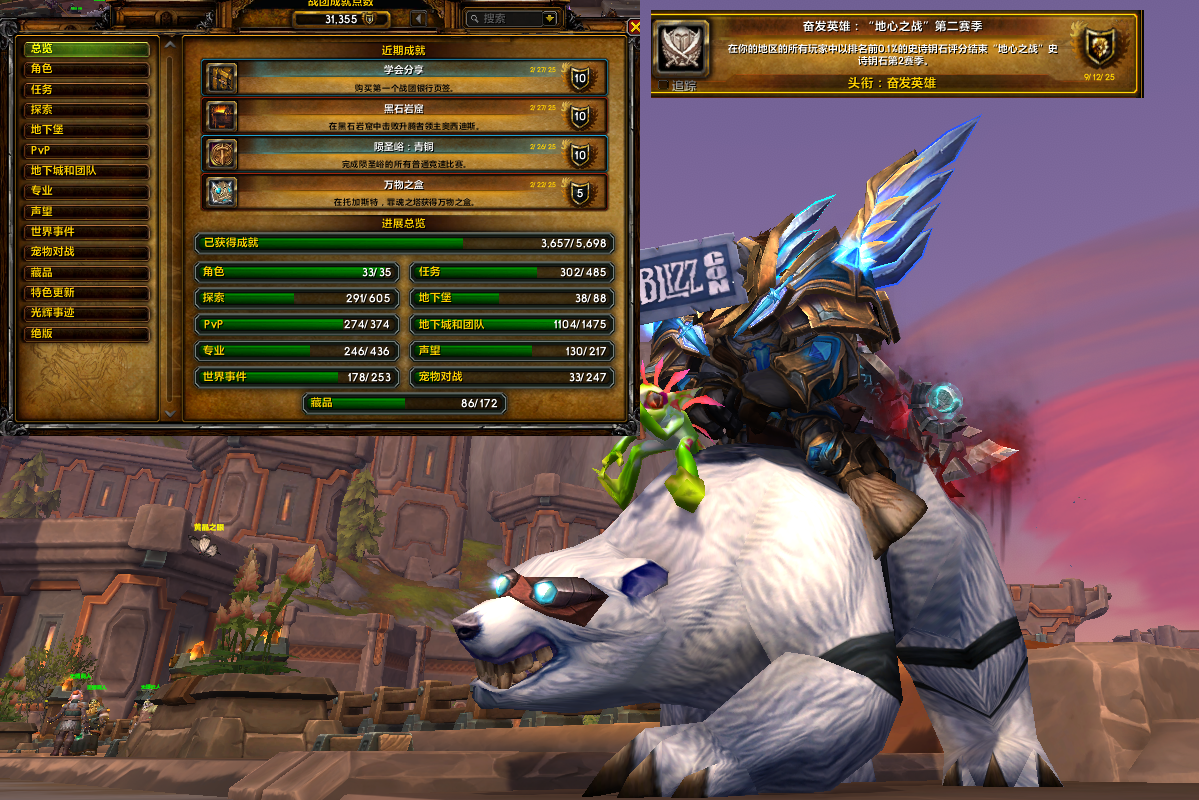Open the 任务 category in the sidebar
The image size is (1199, 800).
pos(86,89)
